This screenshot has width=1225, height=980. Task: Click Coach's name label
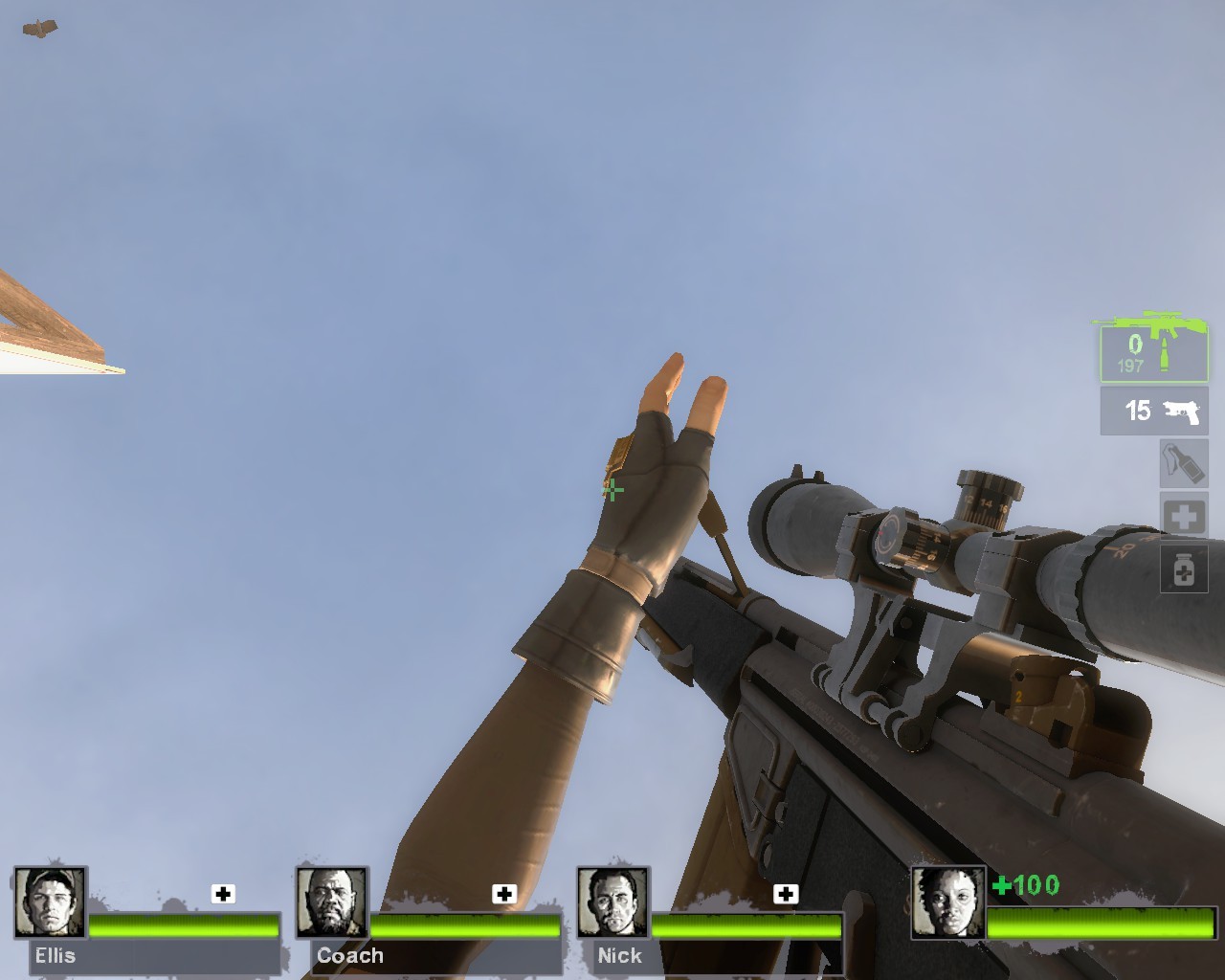coord(349,955)
